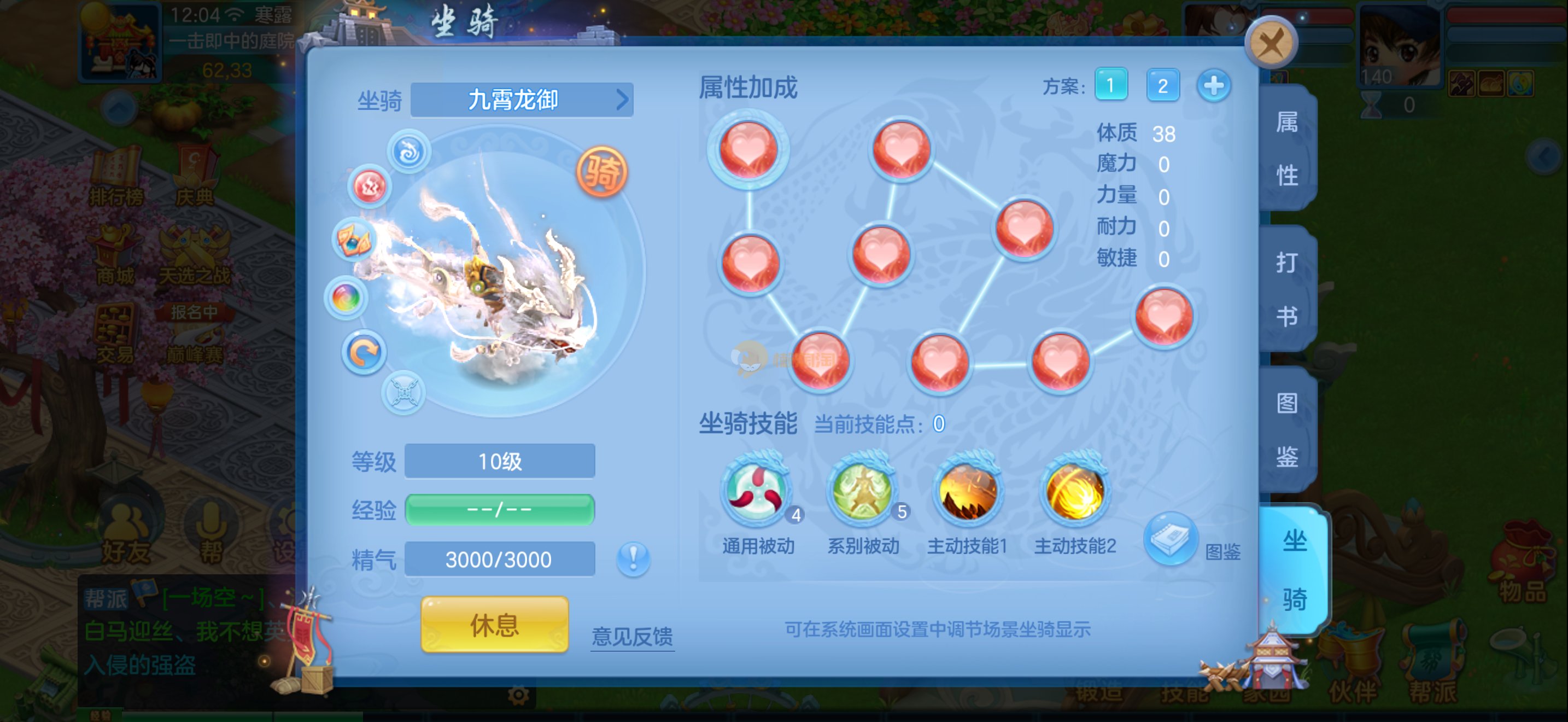The width and height of the screenshot is (1568, 722).
Task: Click the orange rotate arrow icon
Action: click(x=364, y=352)
